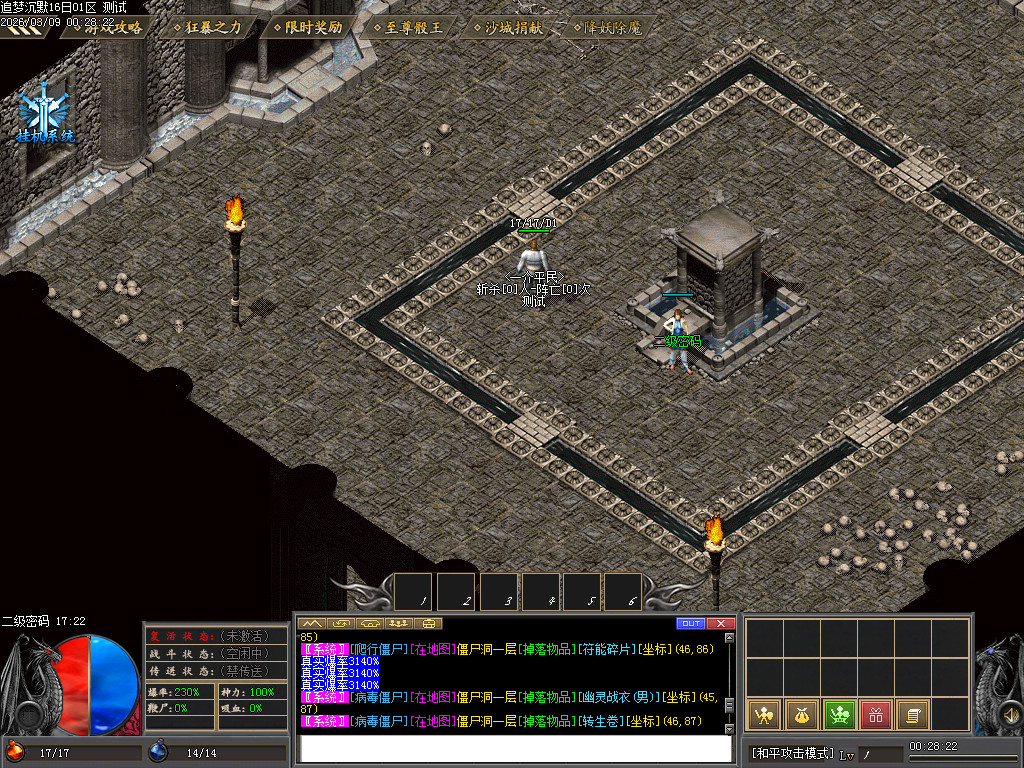Focus the chat text input box

(510, 748)
